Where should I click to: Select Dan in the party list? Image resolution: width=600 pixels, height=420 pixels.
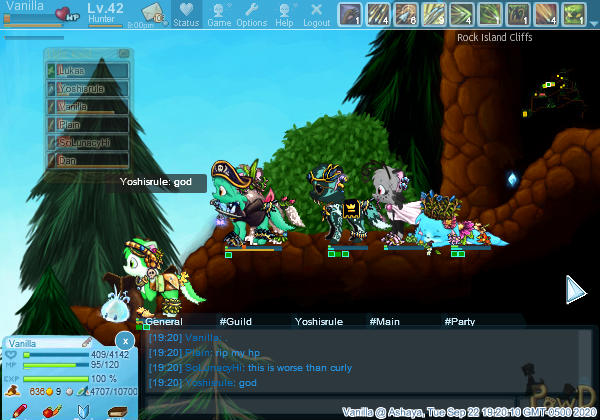pyautogui.click(x=88, y=160)
